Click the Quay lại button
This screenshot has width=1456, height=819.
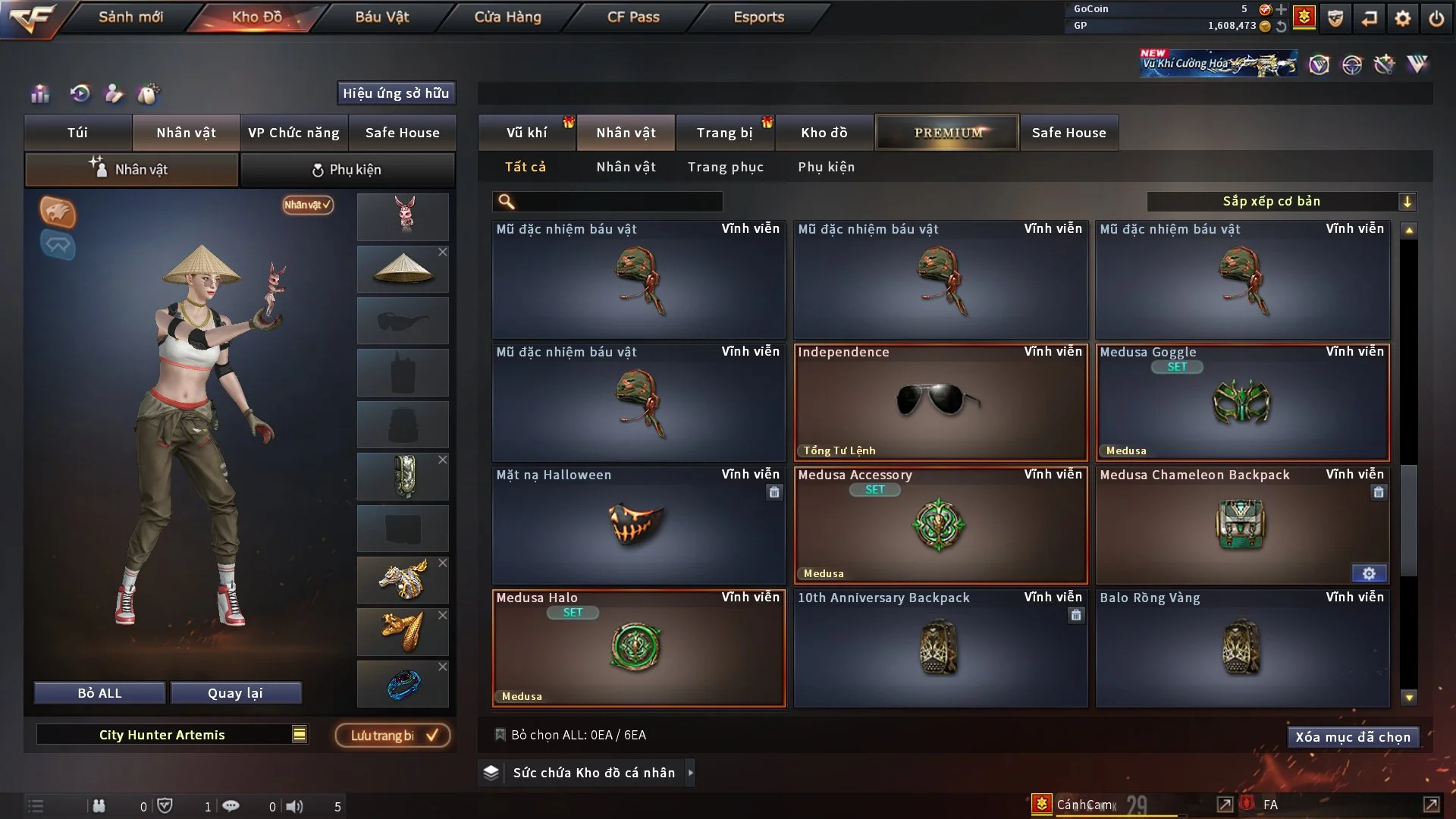(x=235, y=693)
